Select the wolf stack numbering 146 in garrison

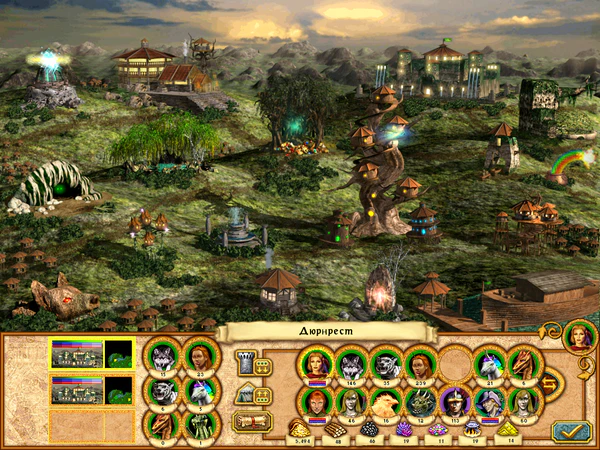(350, 363)
